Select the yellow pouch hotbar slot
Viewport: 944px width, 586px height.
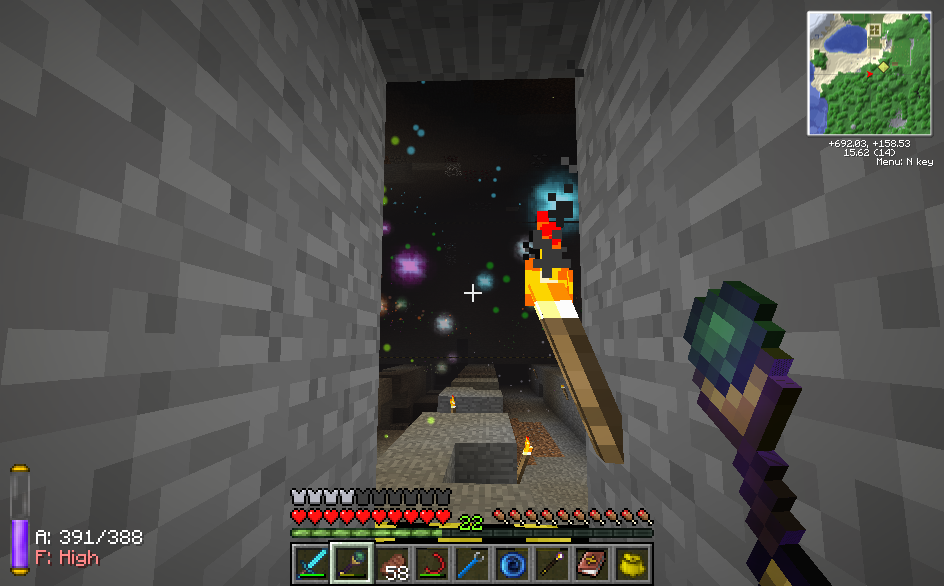[632, 563]
